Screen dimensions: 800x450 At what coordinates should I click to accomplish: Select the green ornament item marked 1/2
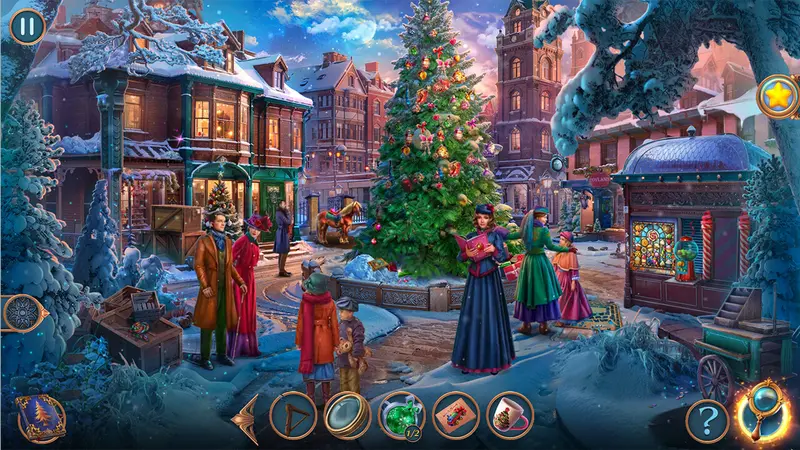[x=402, y=416]
